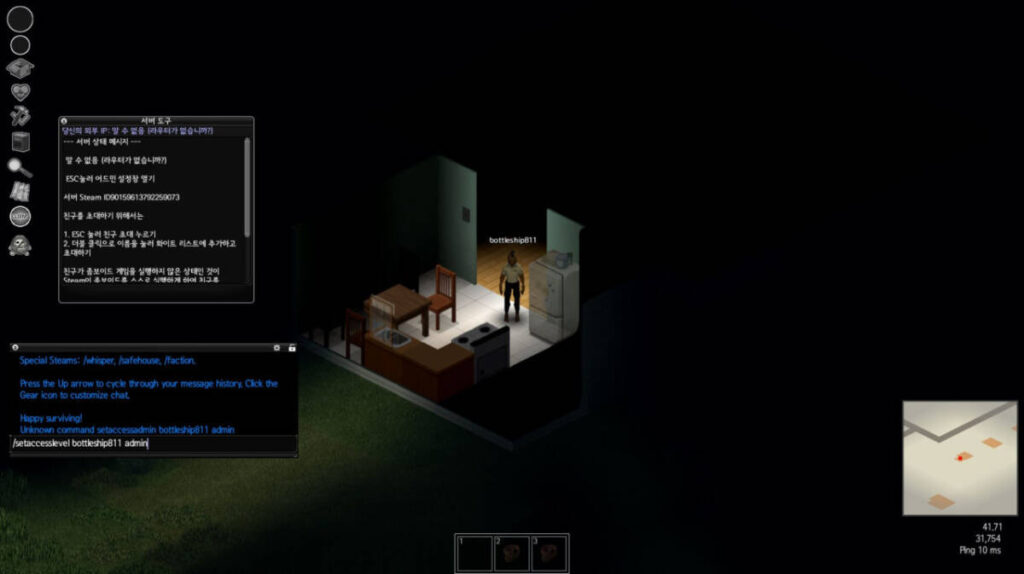Image resolution: width=1024 pixels, height=574 pixels.
Task: Click the furniture-moving cabinet icon
Action: [20, 141]
